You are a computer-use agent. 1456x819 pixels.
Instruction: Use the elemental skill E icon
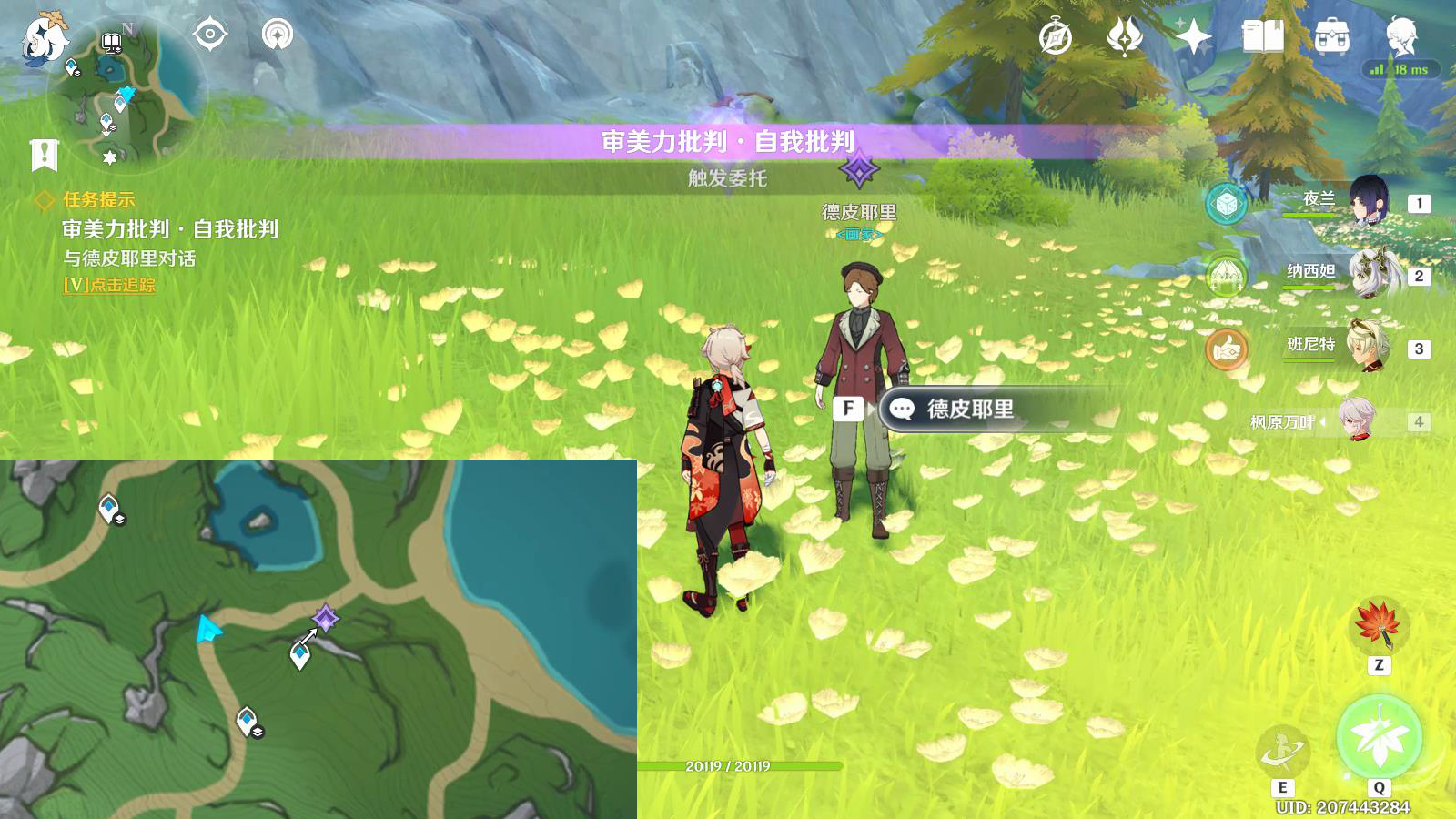1282,752
